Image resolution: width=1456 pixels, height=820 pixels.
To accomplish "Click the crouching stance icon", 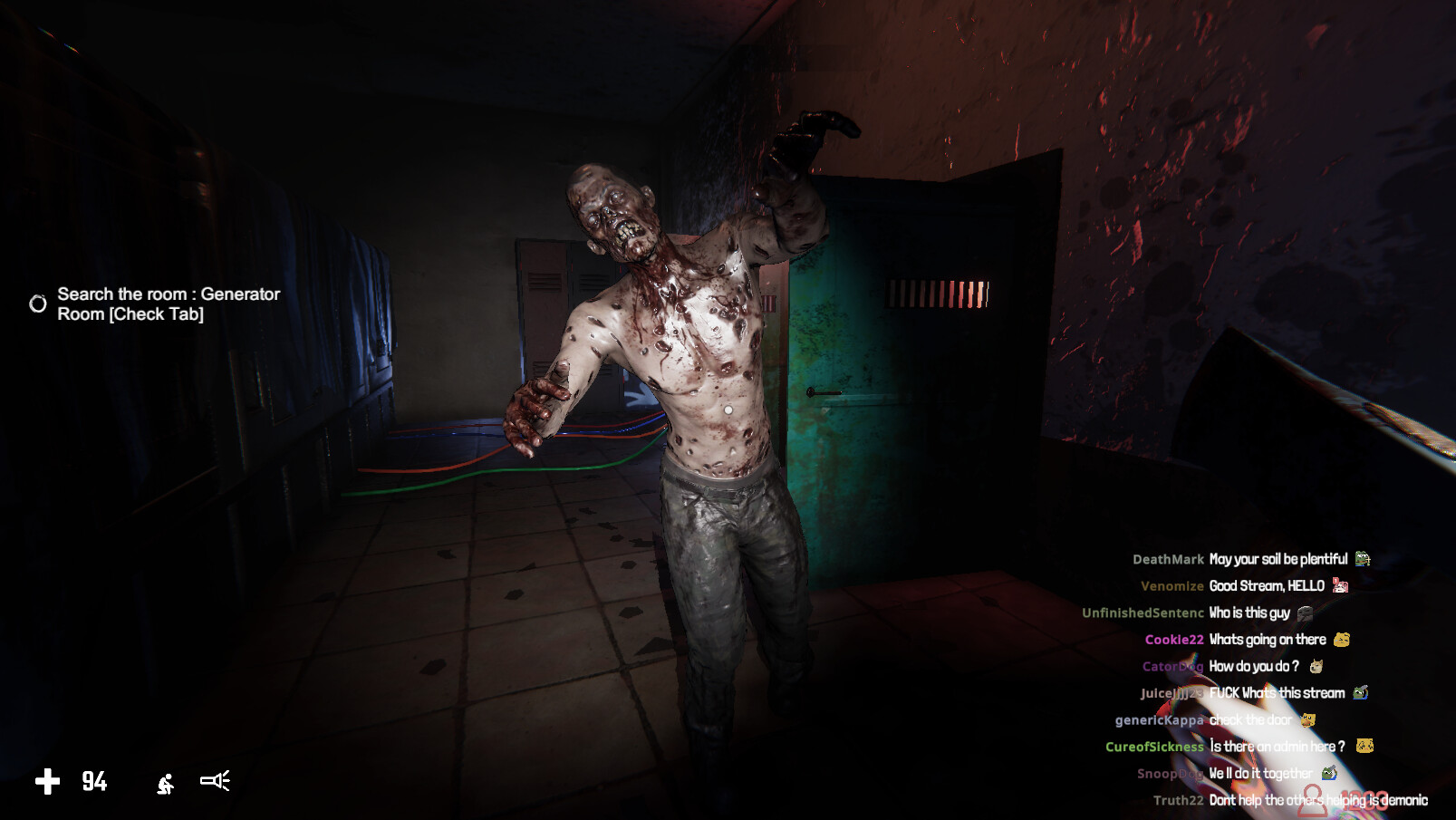I will point(165,783).
